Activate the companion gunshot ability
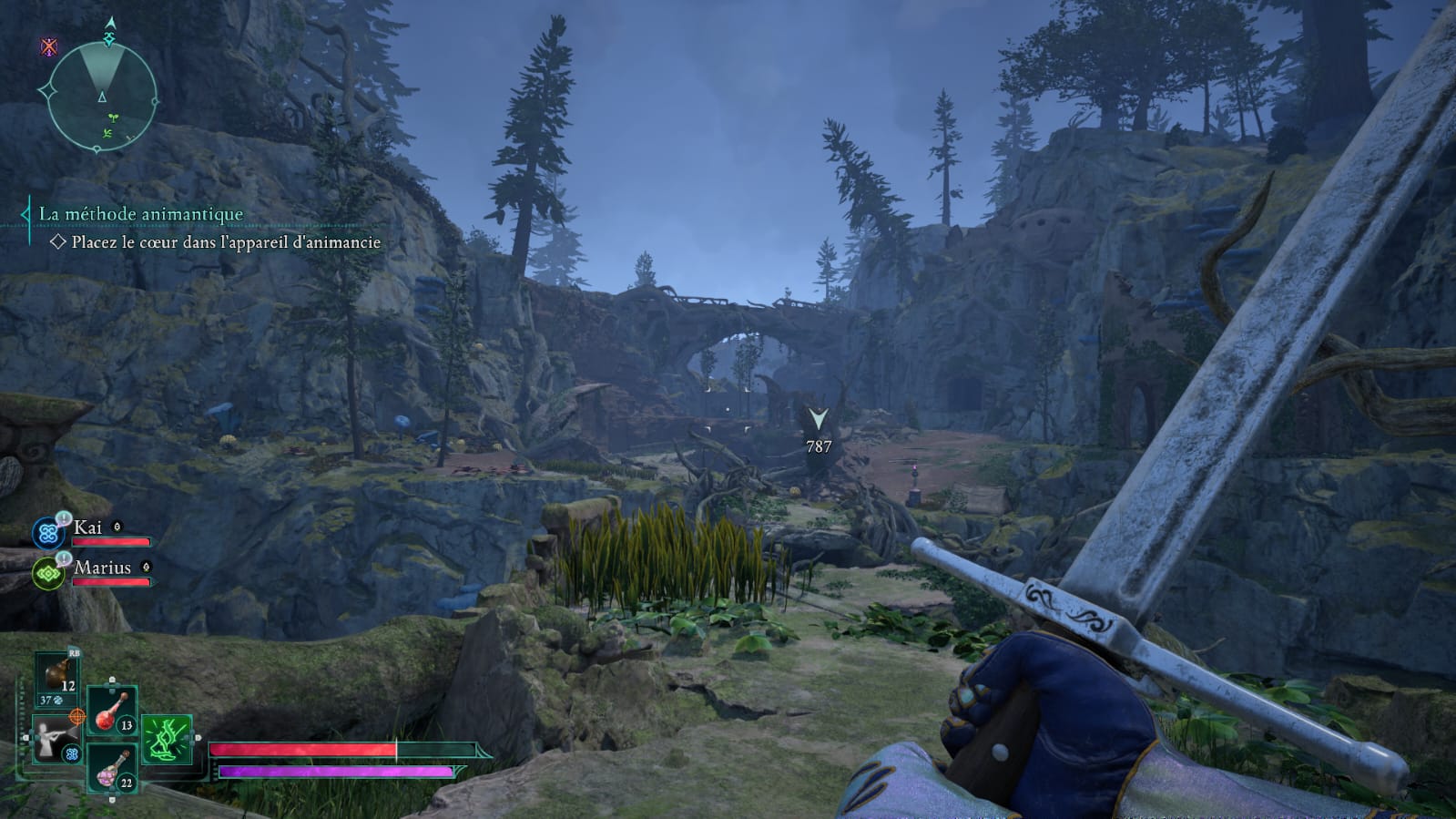Screen dimensions: 1456x819 (x=55, y=738)
